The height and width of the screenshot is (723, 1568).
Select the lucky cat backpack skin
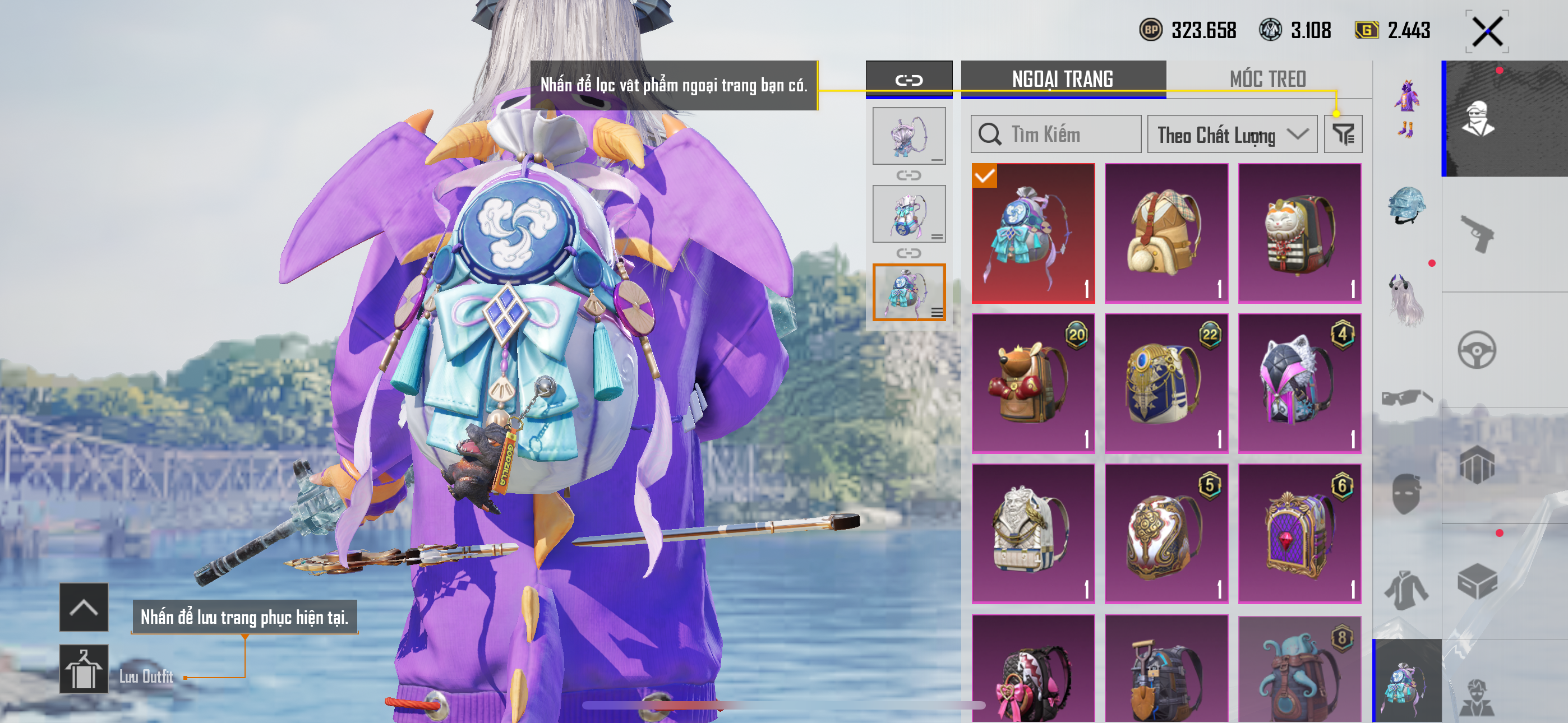(1299, 233)
